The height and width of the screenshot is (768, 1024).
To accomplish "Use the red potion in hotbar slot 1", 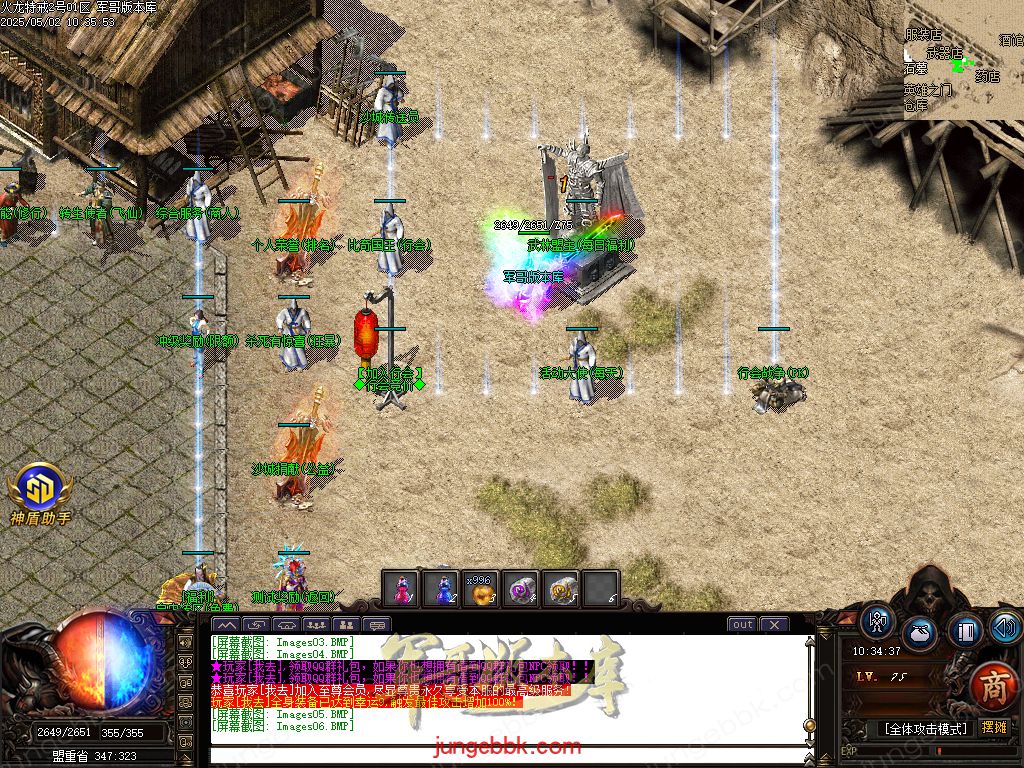I will point(401,589).
